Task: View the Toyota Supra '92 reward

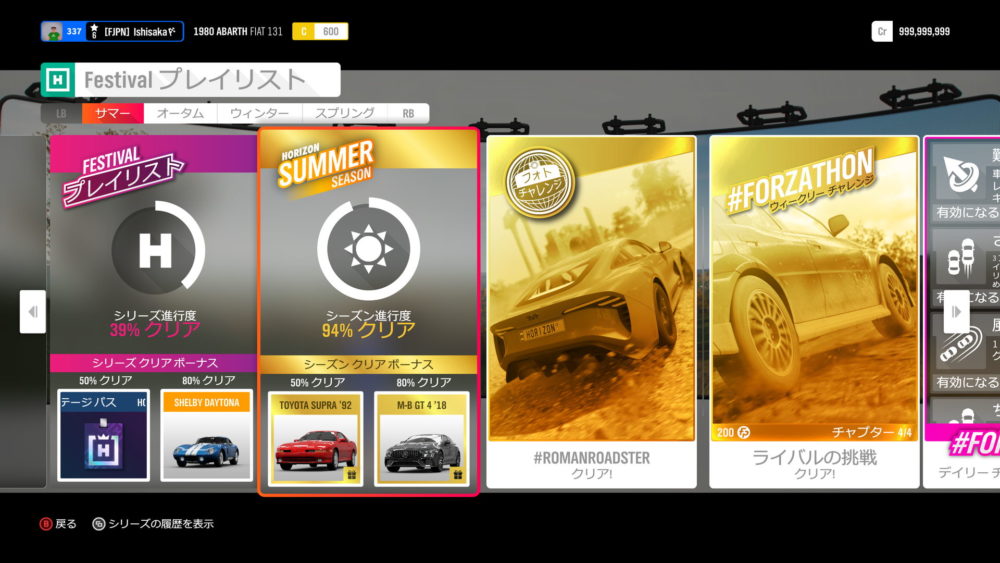Action: point(314,437)
